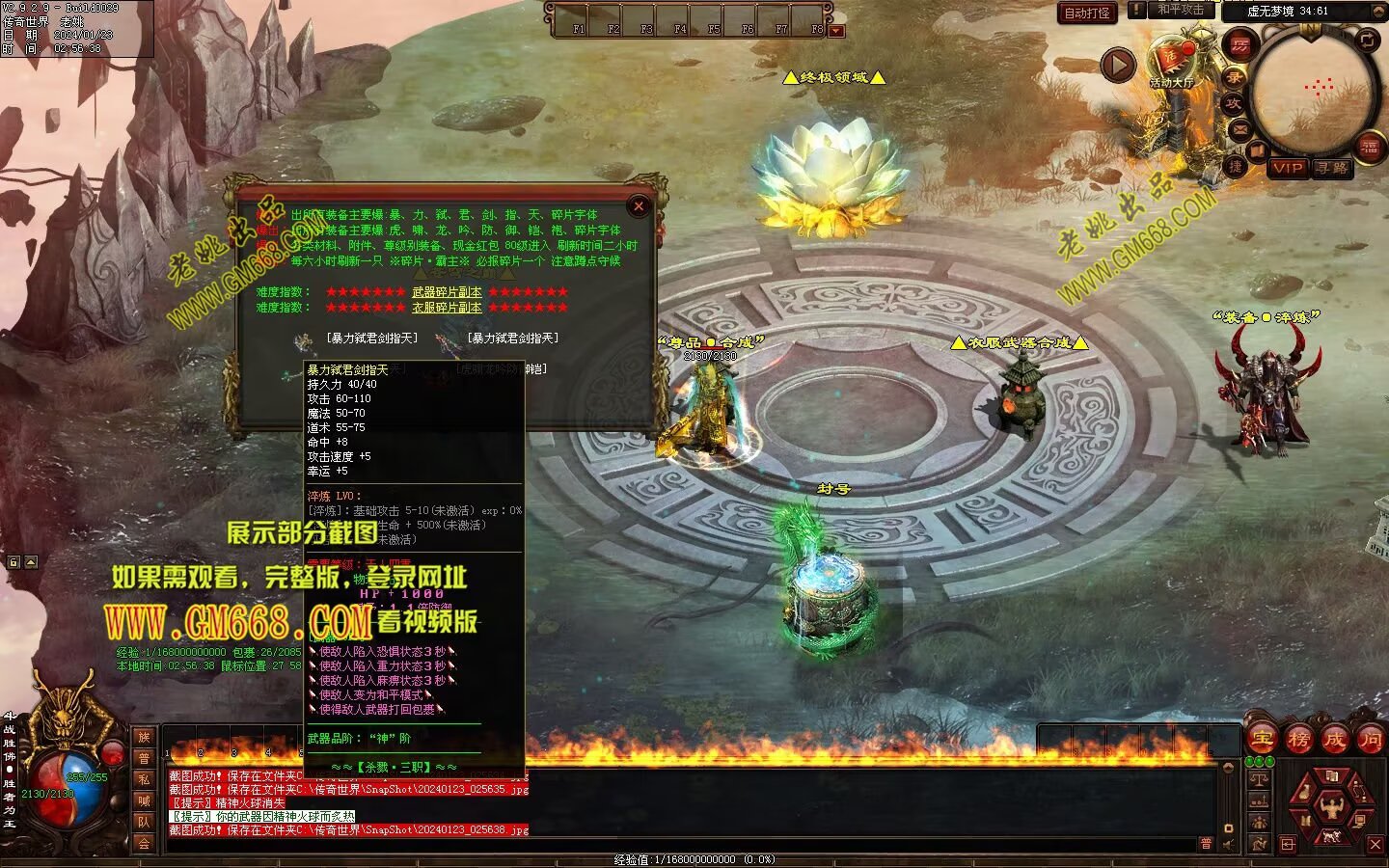Select the 喊 shout chat channel
The width and height of the screenshot is (1389, 868).
tap(144, 800)
